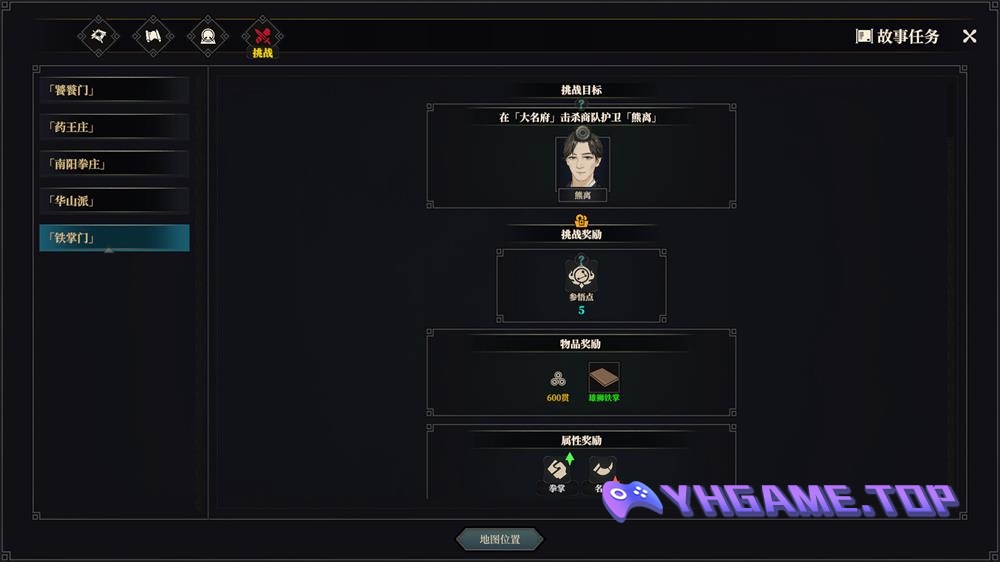The image size is (1000, 562).
Task: Inspect the 雄狮铁掌 manual reward
Action: coord(603,378)
